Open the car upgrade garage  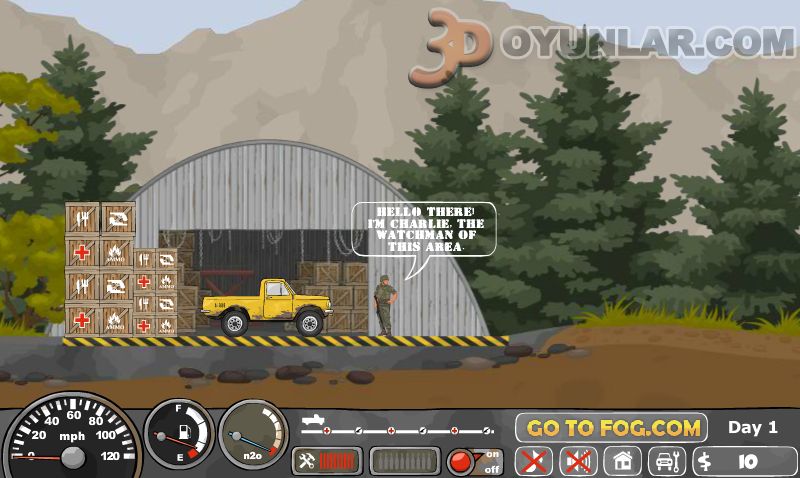[666, 462]
